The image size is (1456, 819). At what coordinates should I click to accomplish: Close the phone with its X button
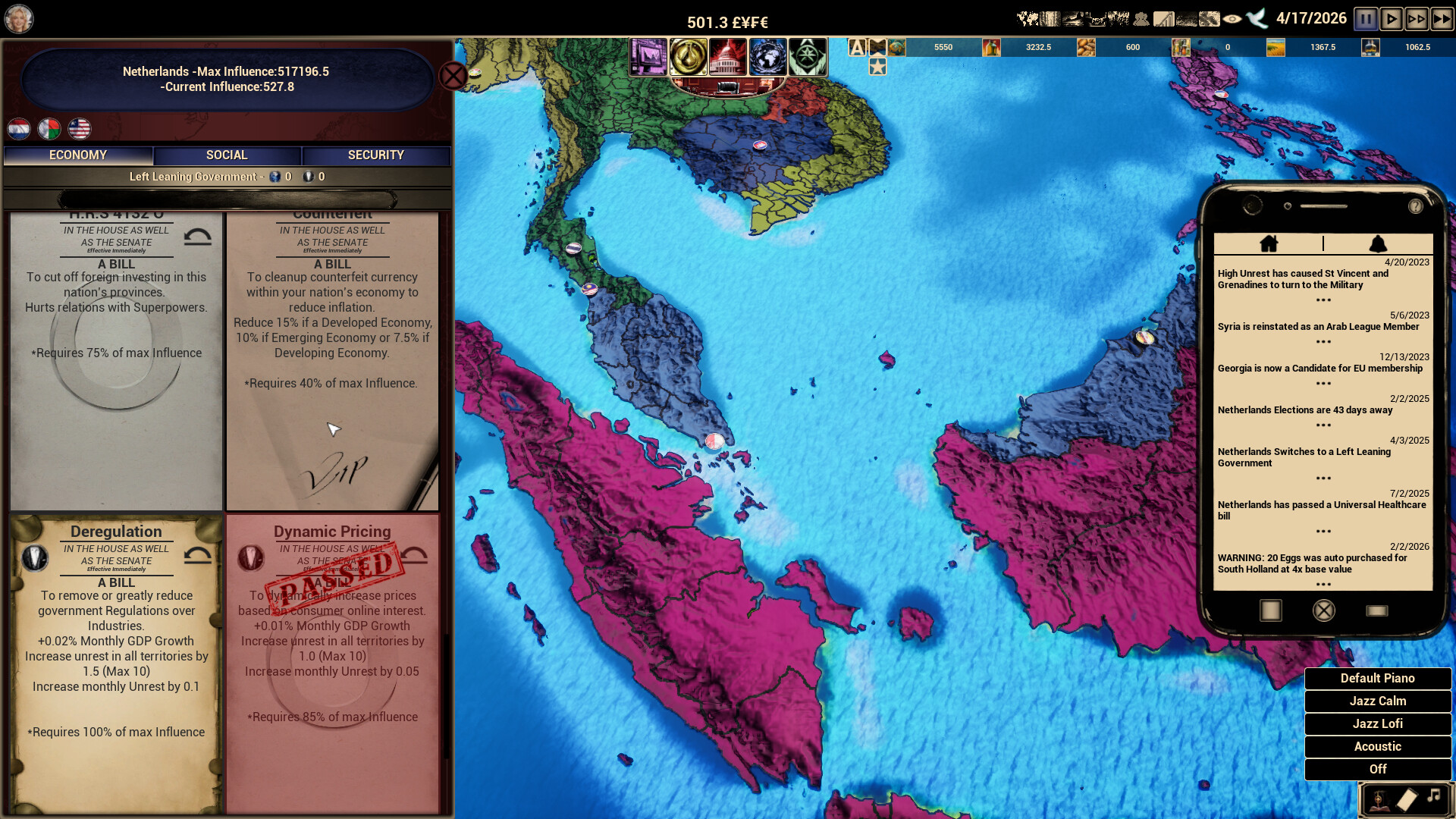pos(1323,611)
